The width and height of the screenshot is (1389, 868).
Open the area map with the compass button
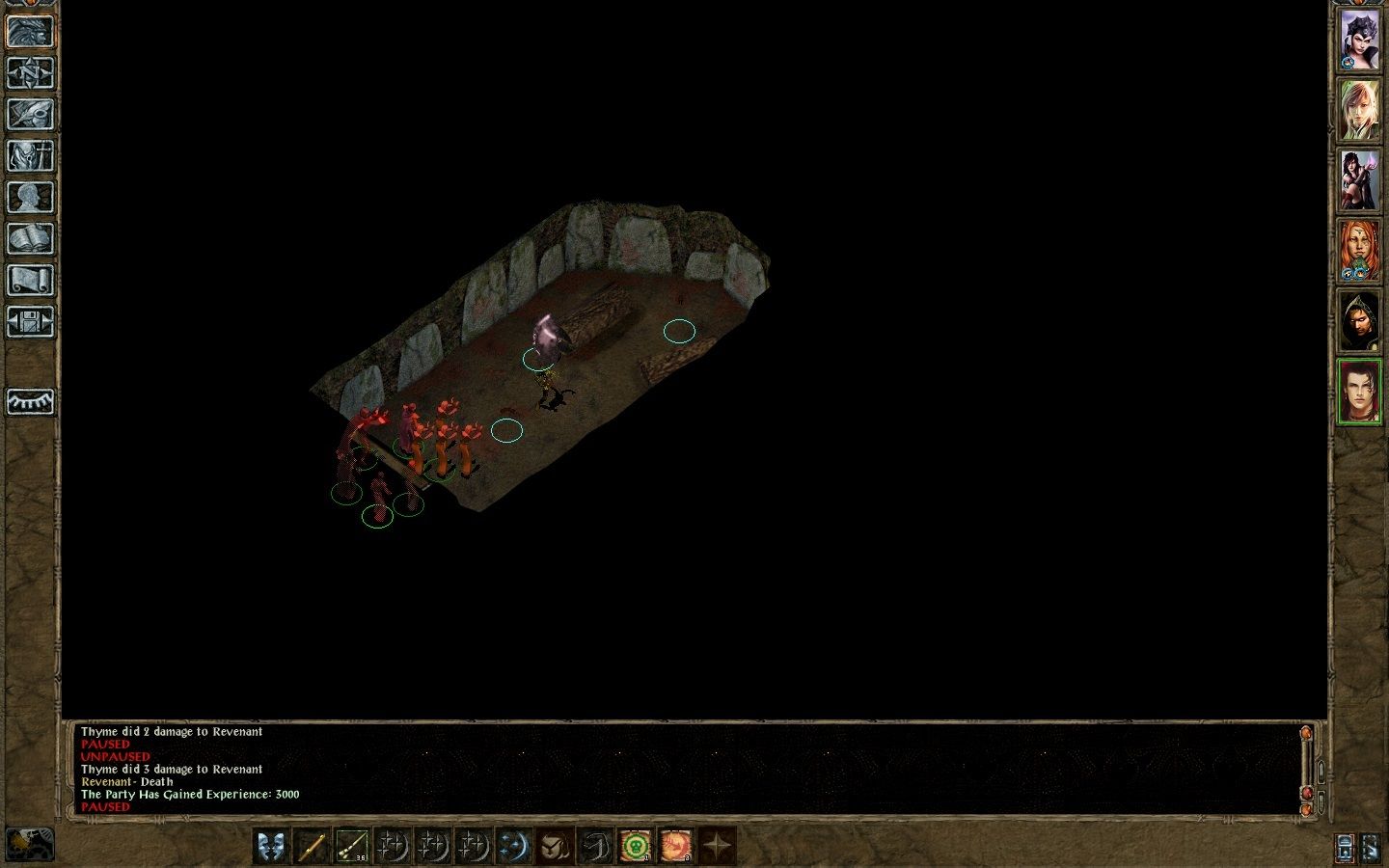30,72
